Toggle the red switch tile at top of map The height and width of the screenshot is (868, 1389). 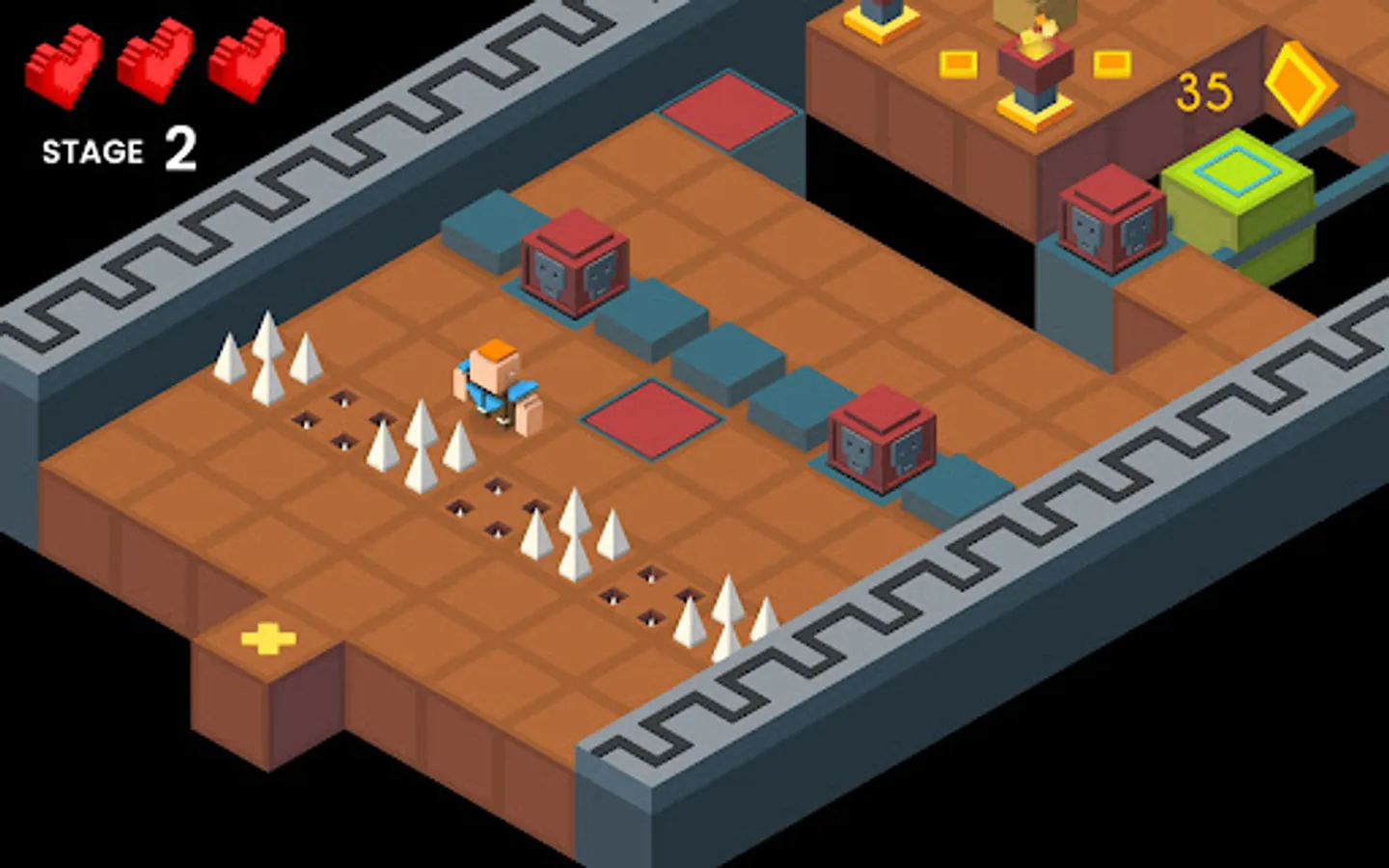point(730,109)
